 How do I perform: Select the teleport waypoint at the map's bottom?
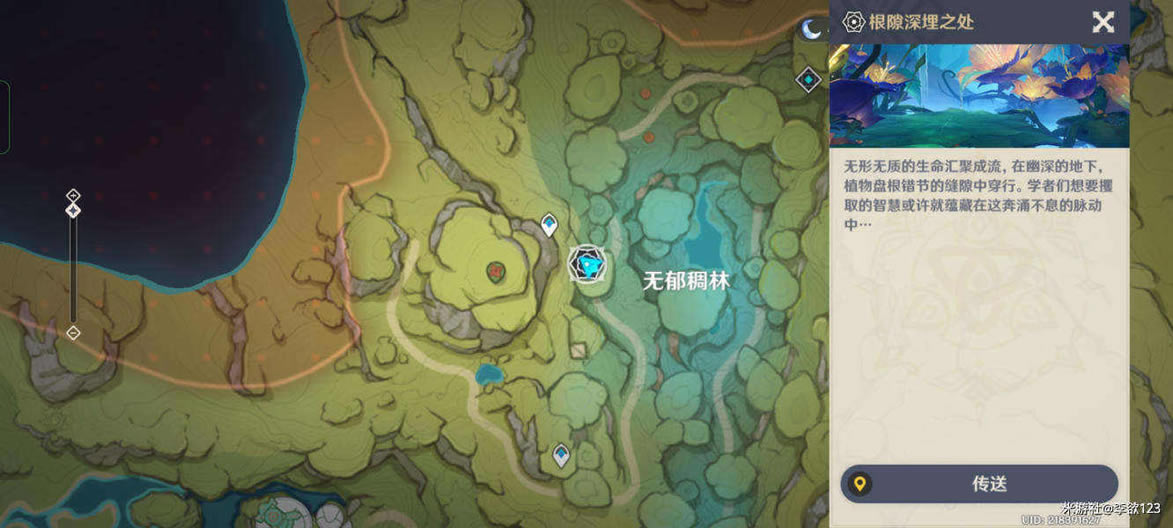pos(562,456)
